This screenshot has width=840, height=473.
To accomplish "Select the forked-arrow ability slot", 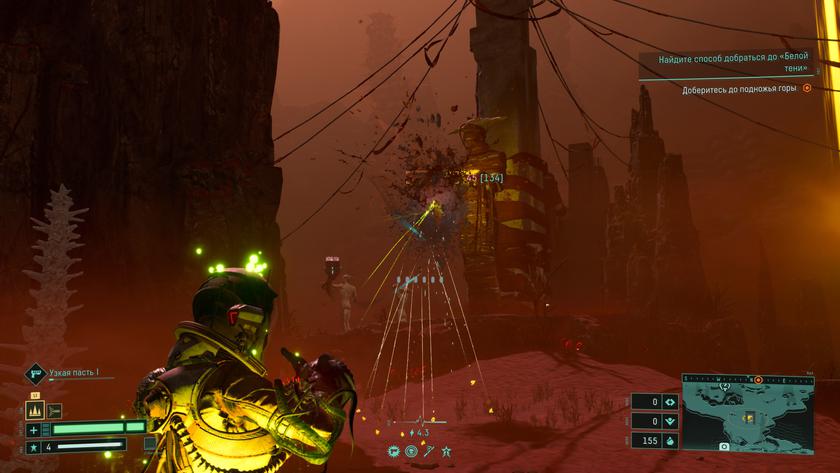I will [54, 410].
